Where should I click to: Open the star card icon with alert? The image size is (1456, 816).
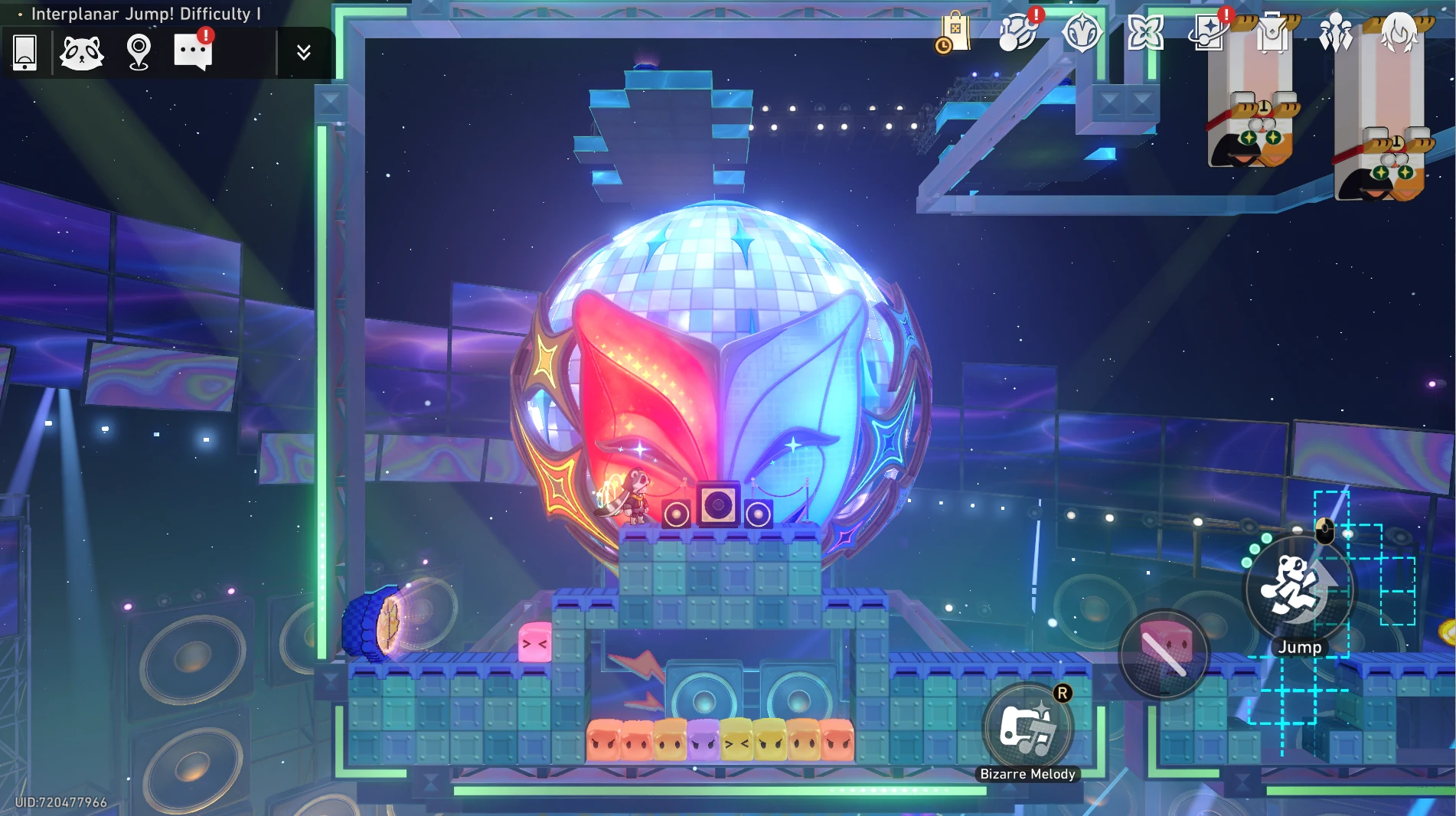(x=1209, y=33)
